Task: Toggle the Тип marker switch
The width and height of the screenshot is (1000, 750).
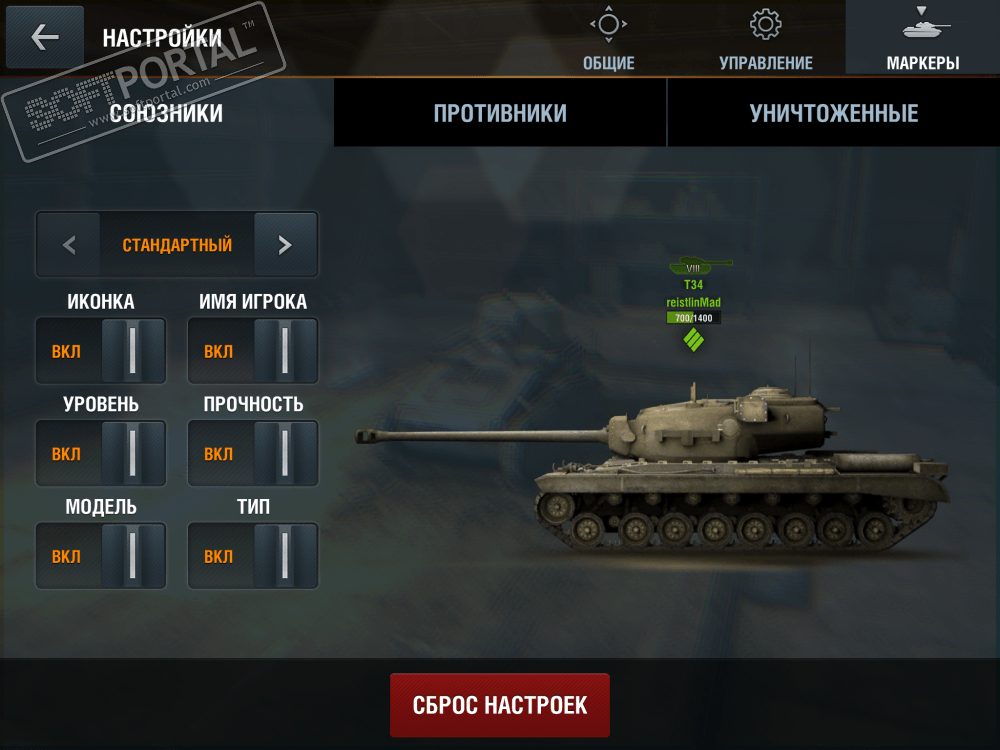Action: point(253,556)
